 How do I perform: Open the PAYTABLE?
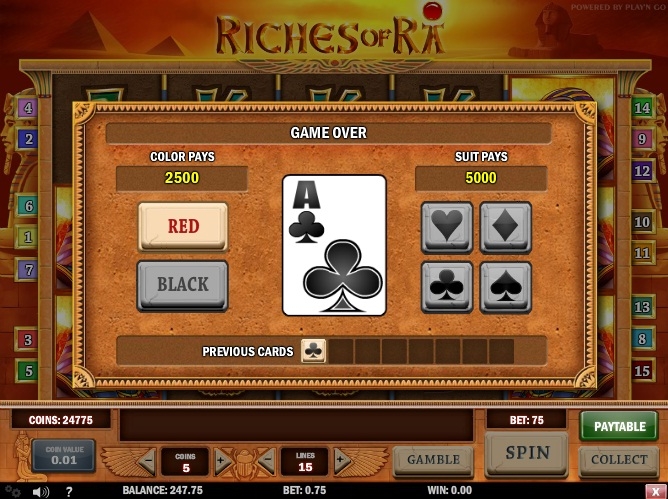coord(619,426)
